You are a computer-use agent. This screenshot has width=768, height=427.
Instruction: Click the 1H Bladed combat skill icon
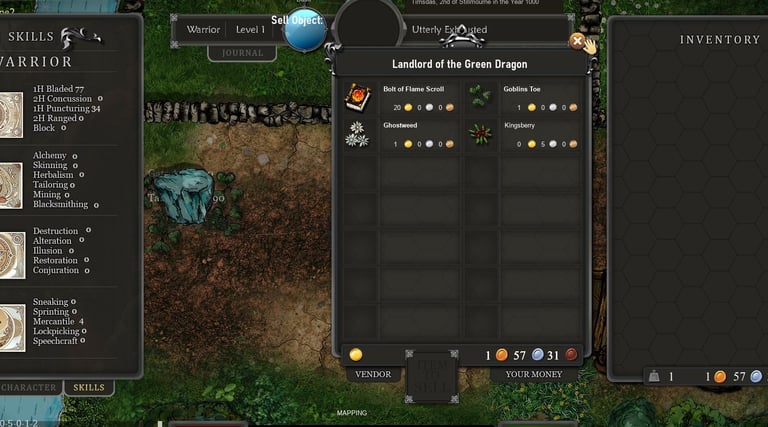pyautogui.click(x=10, y=108)
